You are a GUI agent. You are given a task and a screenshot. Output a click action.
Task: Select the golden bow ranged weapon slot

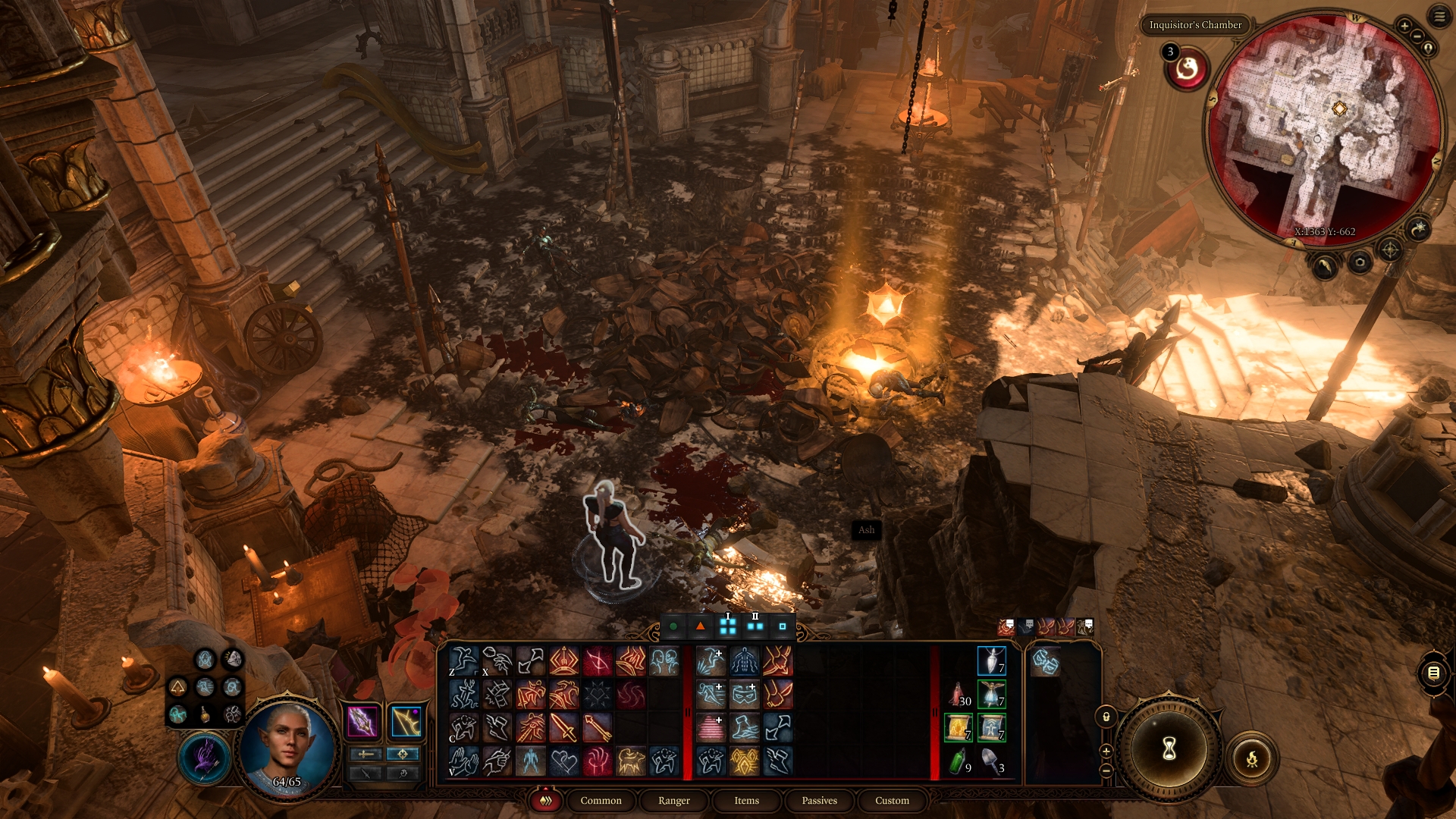point(406,721)
